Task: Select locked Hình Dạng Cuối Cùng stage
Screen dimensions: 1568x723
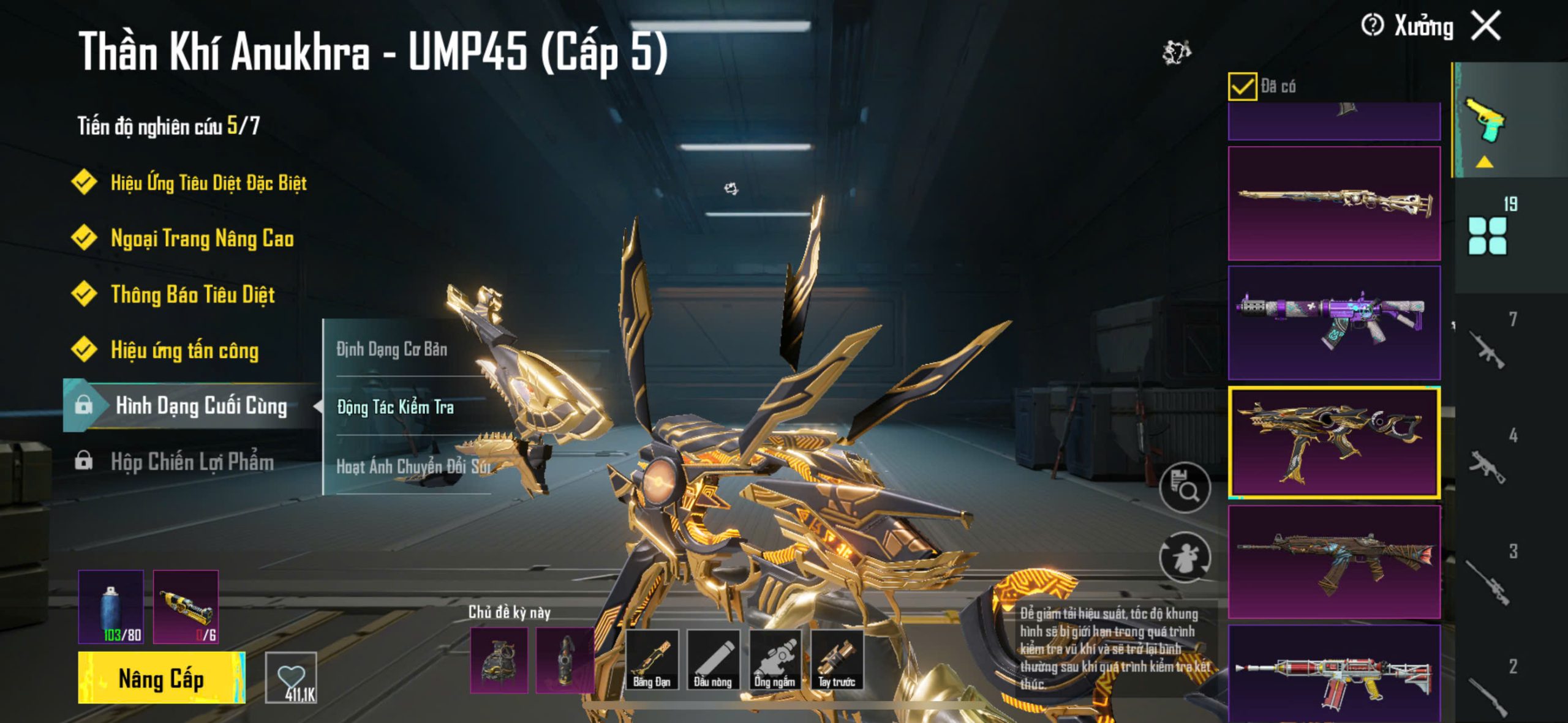Action: click(x=201, y=405)
